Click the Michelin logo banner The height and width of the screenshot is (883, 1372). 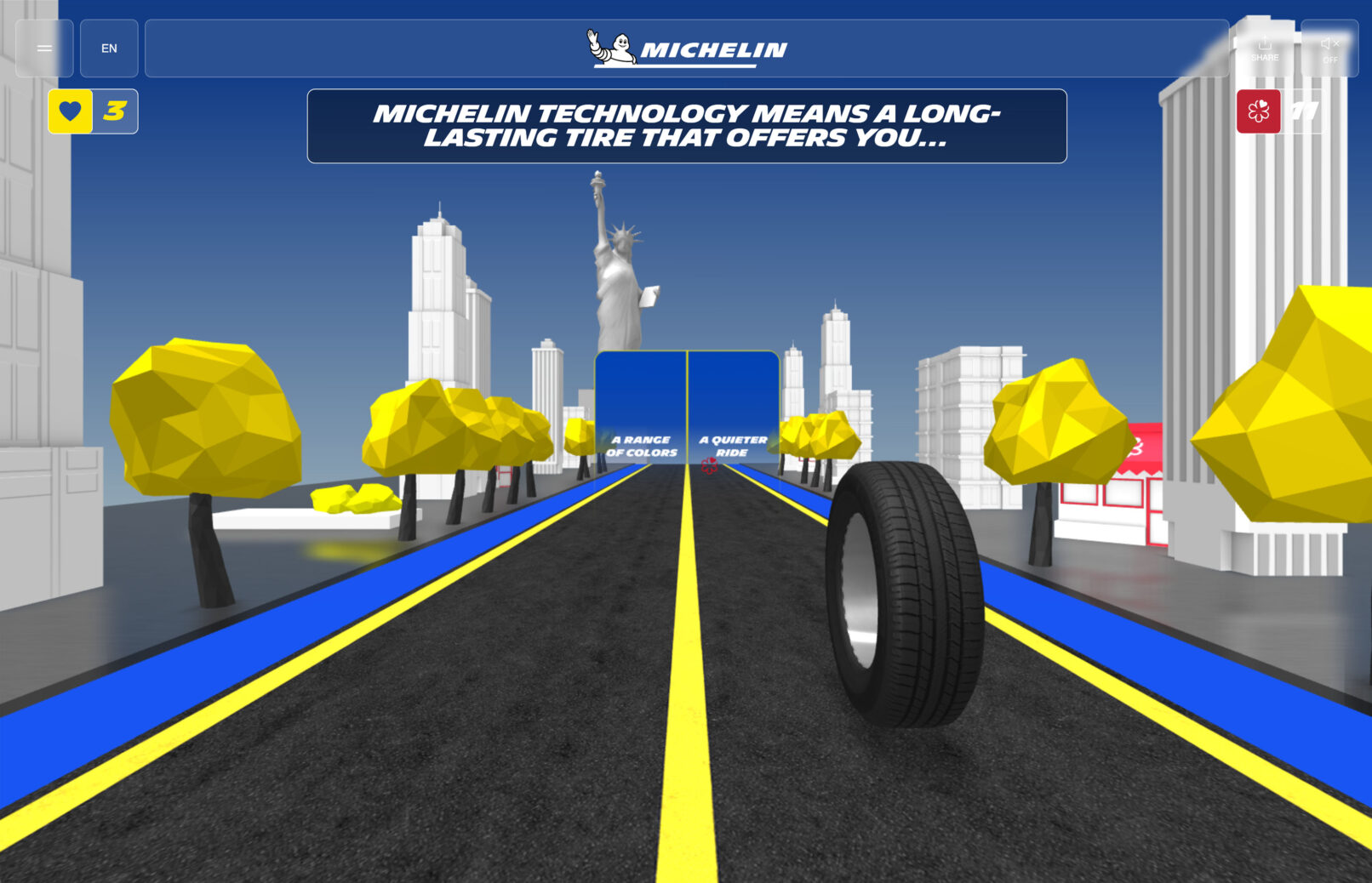point(687,48)
